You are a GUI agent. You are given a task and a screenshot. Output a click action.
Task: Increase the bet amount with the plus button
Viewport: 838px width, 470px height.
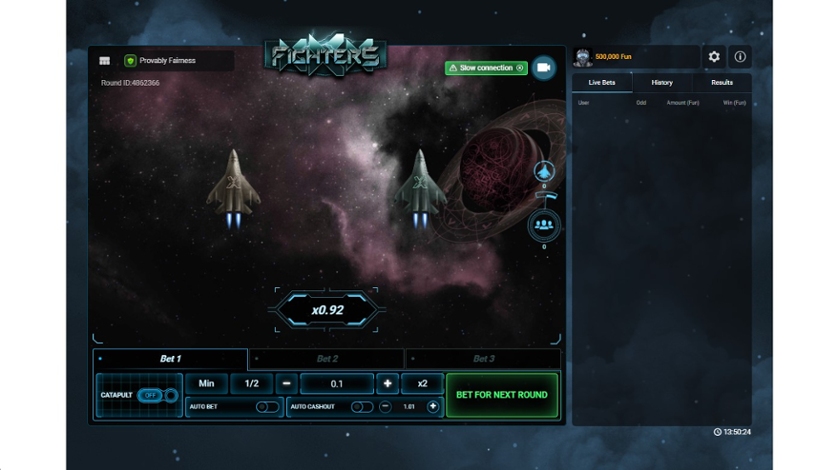coord(387,384)
